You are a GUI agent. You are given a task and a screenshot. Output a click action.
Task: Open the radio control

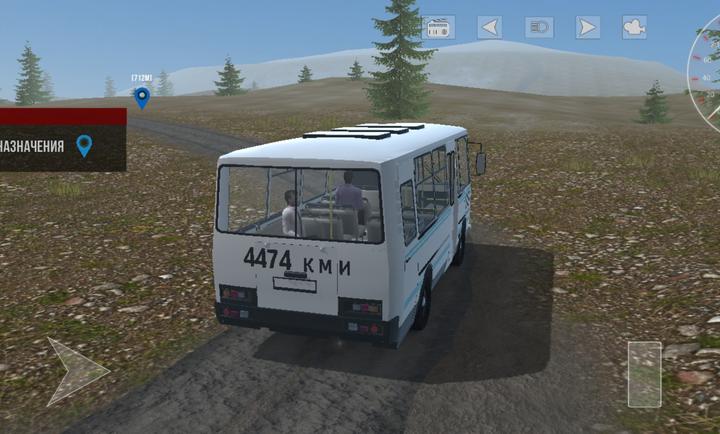coord(440,28)
